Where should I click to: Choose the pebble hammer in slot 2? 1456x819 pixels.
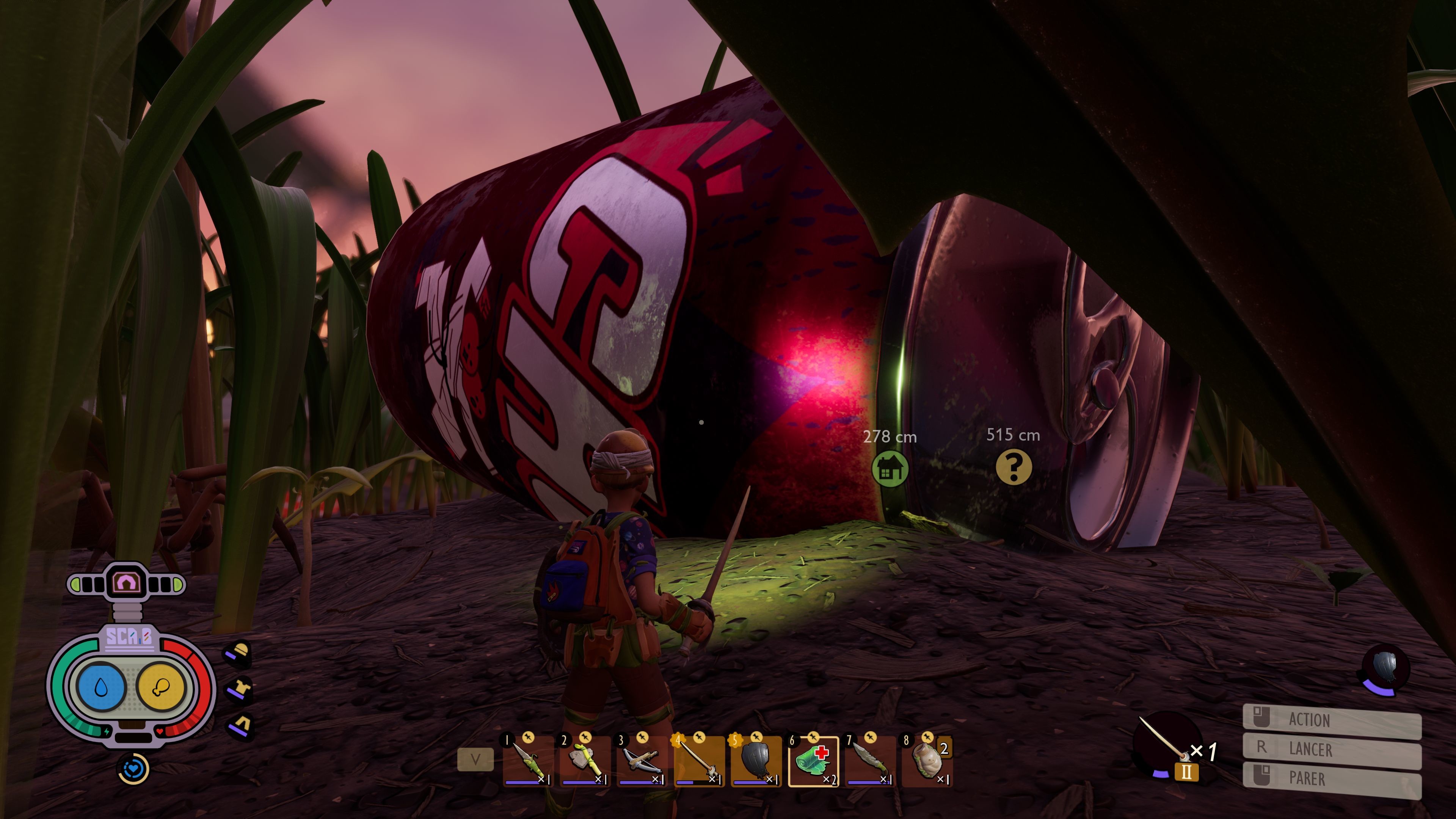[x=584, y=761]
